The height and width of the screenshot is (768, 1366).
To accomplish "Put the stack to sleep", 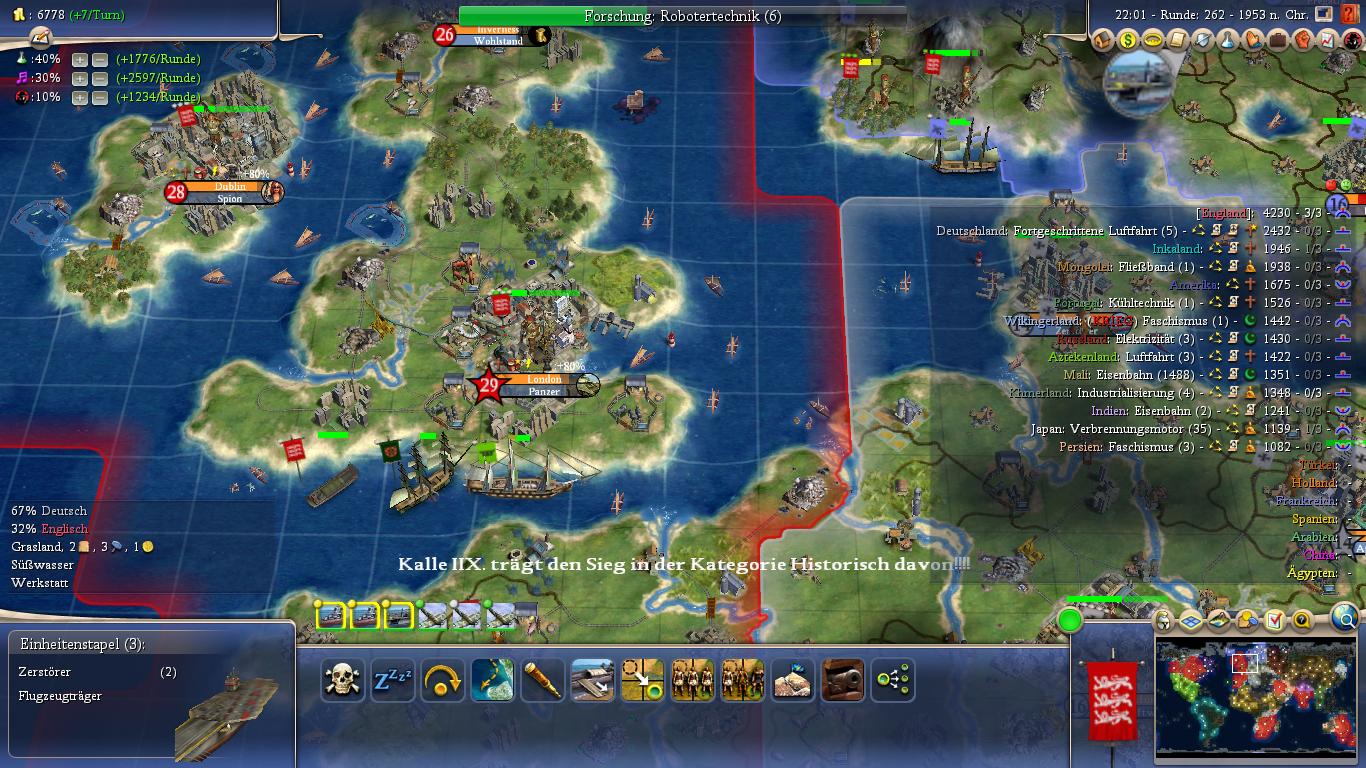I will click(393, 681).
